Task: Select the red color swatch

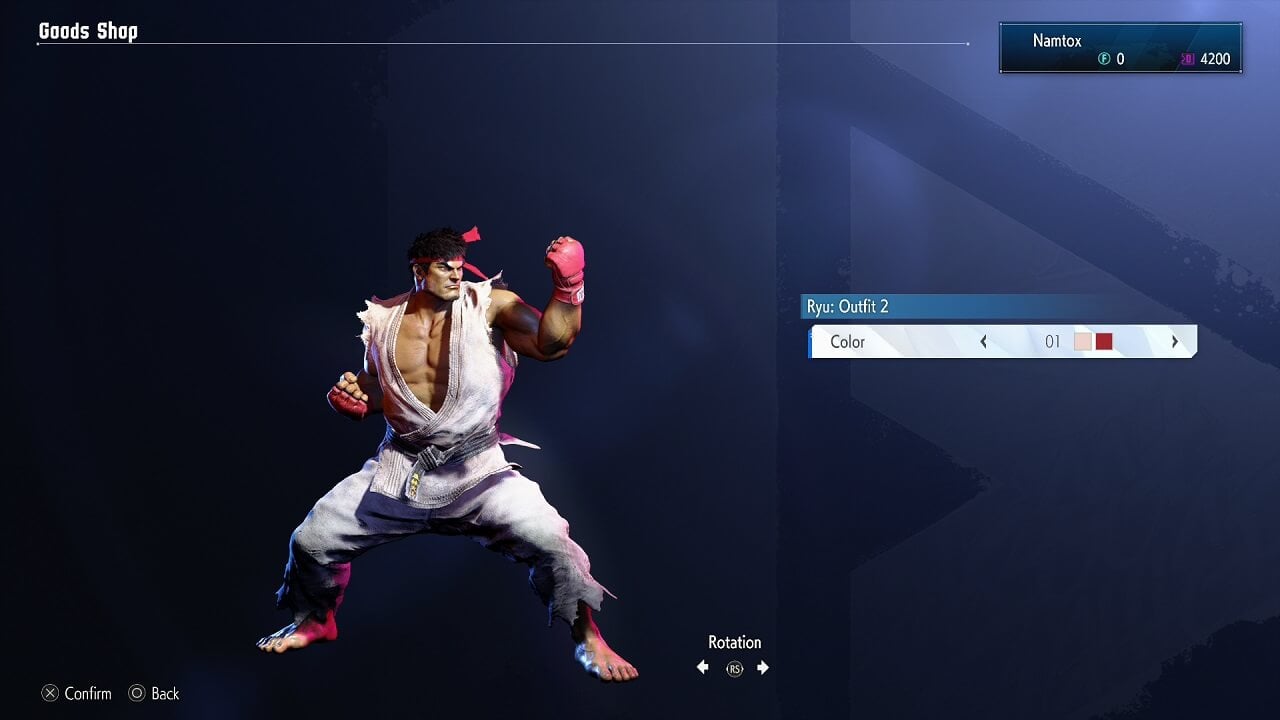Action: pyautogui.click(x=1104, y=341)
